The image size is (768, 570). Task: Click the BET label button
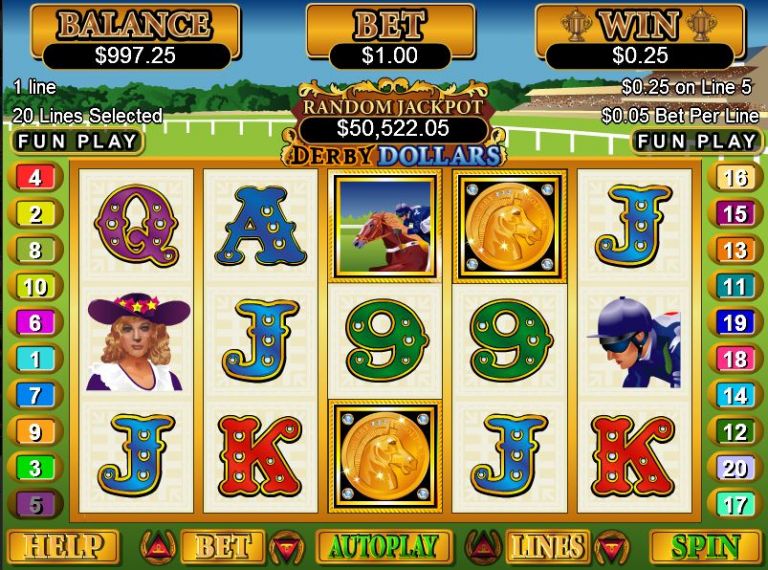[x=221, y=547]
